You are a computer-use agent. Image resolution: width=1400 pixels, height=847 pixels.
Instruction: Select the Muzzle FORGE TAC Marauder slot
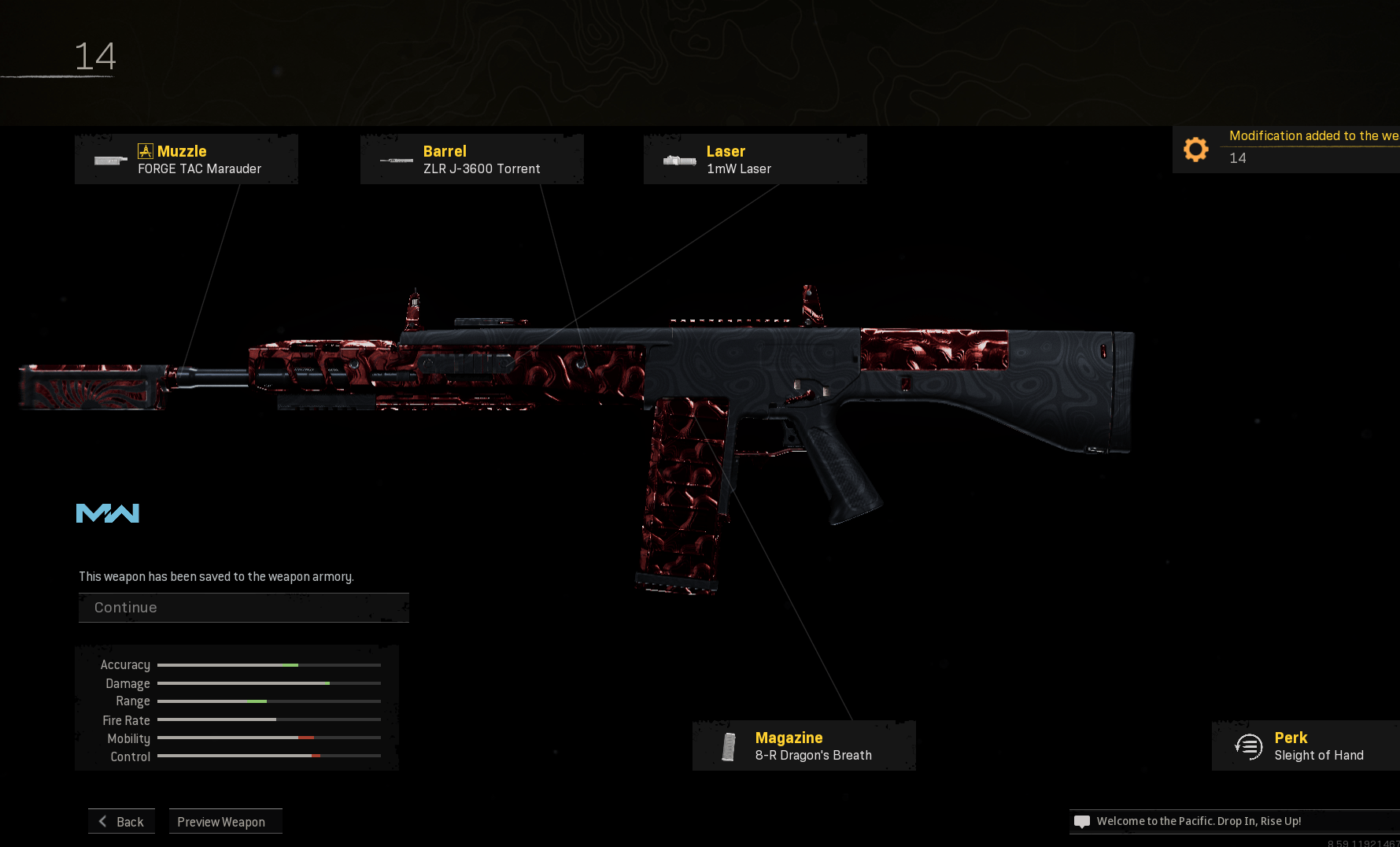click(187, 159)
